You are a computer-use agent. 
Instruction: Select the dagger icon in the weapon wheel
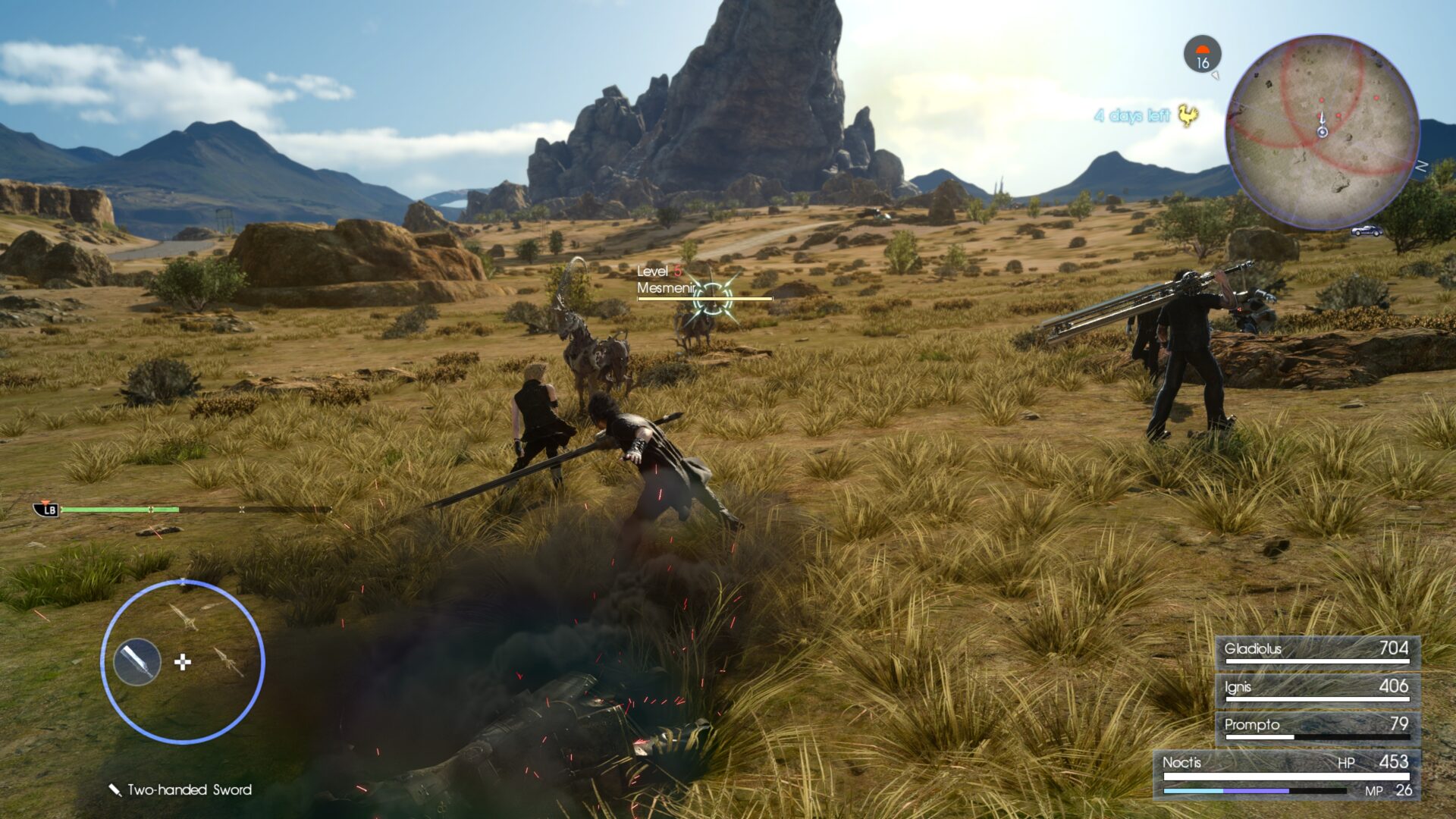pos(227,663)
